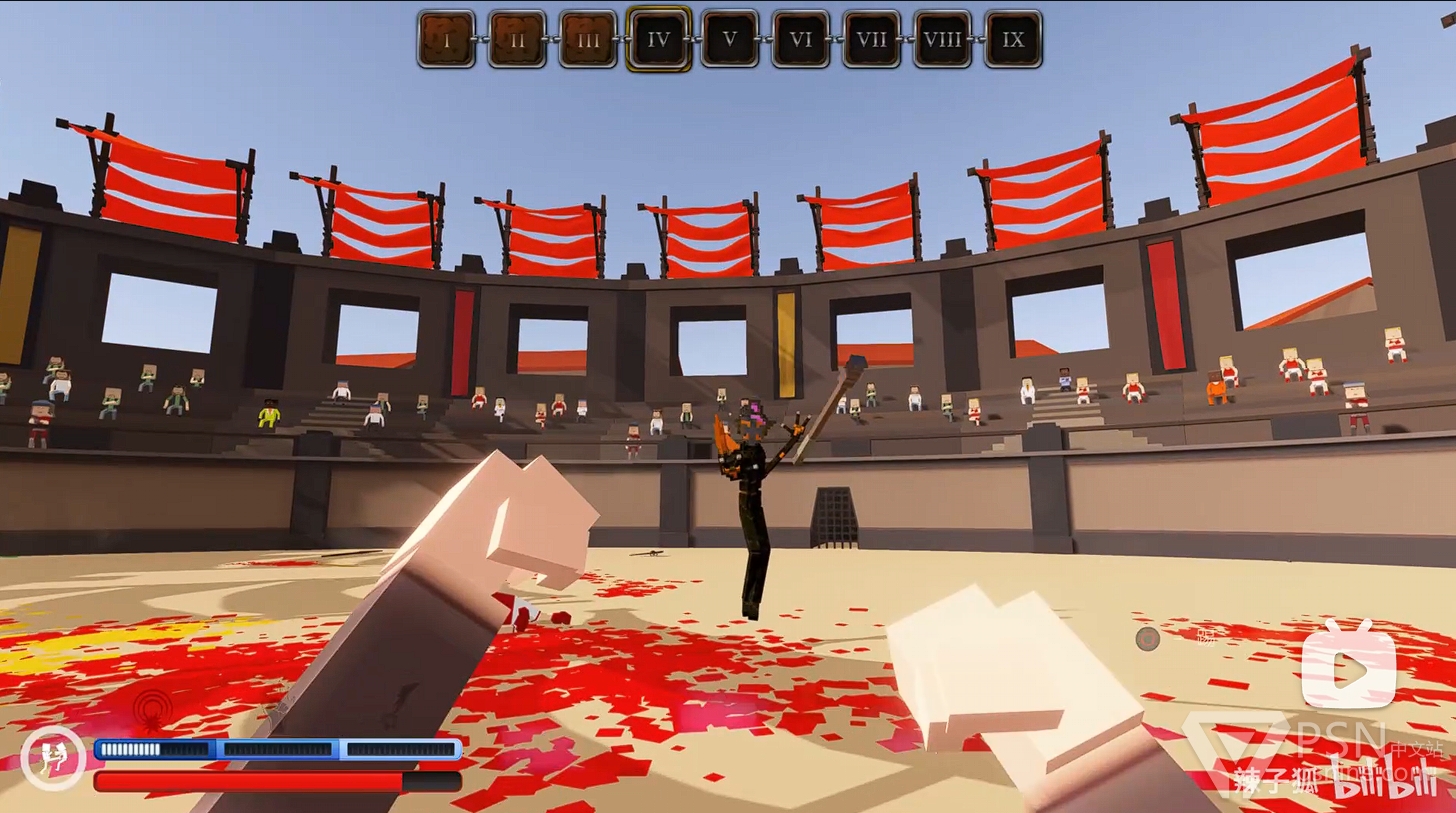Click the bilibili TV play icon

pos(1348,667)
